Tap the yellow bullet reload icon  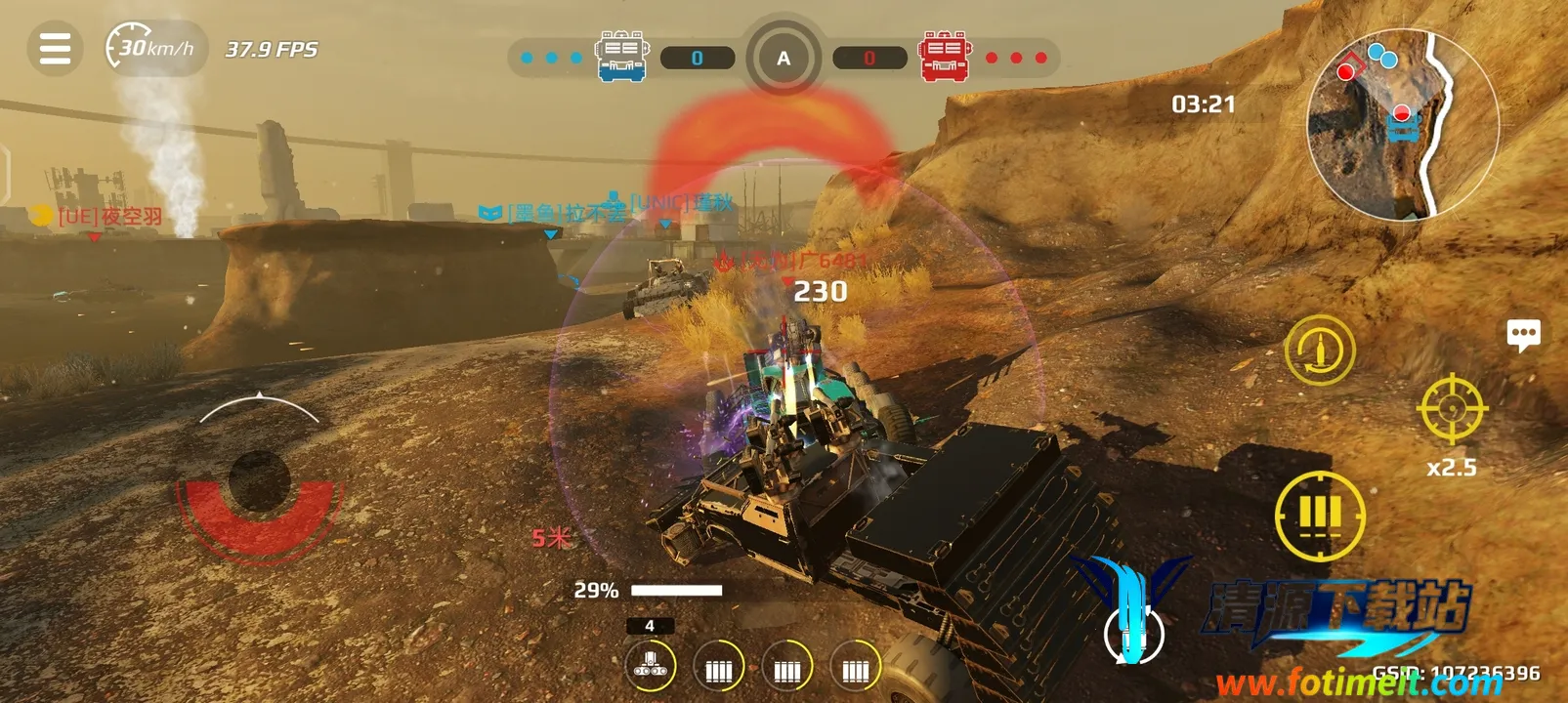pyautogui.click(x=1319, y=350)
